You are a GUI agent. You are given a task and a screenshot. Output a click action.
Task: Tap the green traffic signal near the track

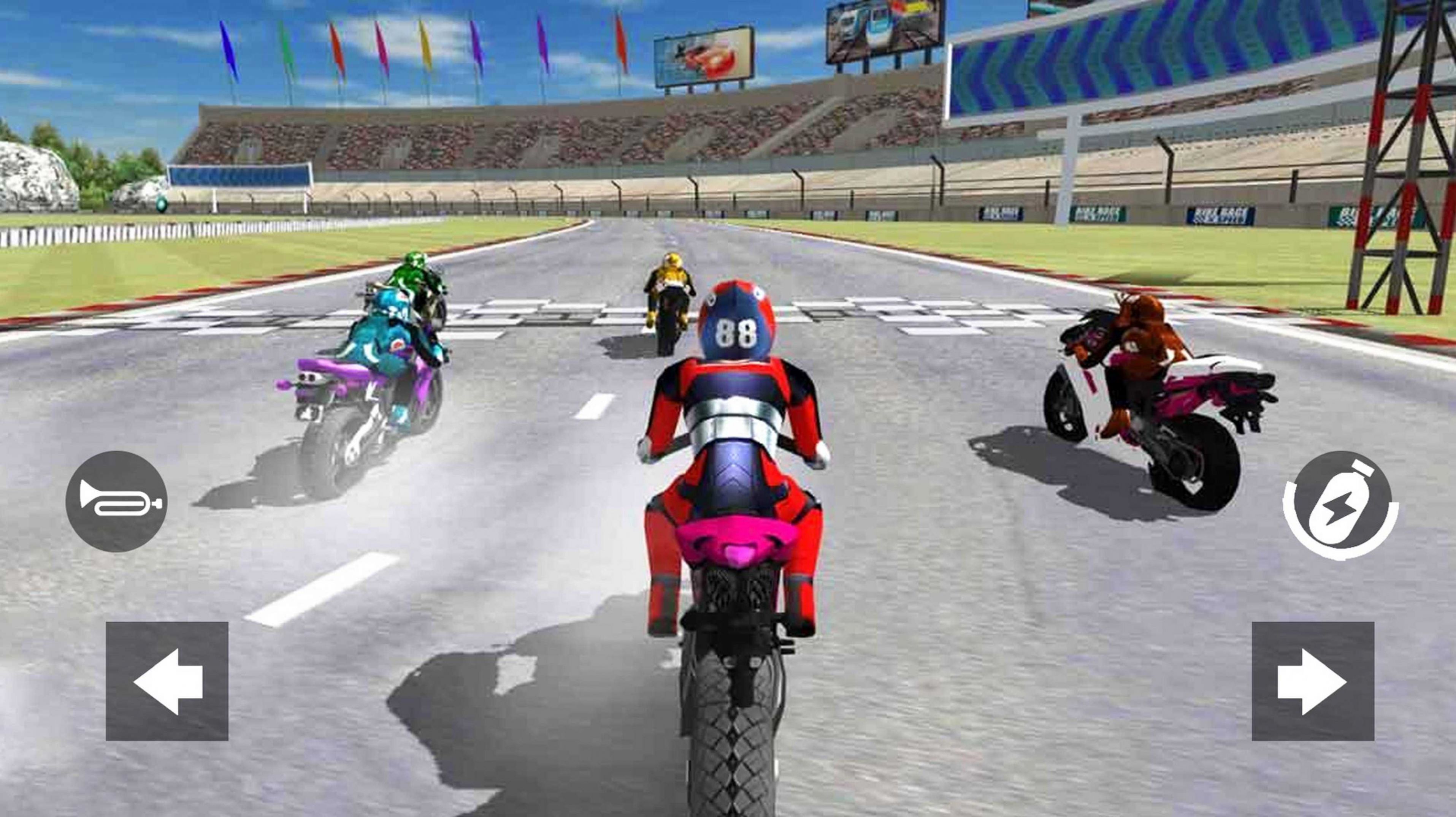[x=162, y=205]
